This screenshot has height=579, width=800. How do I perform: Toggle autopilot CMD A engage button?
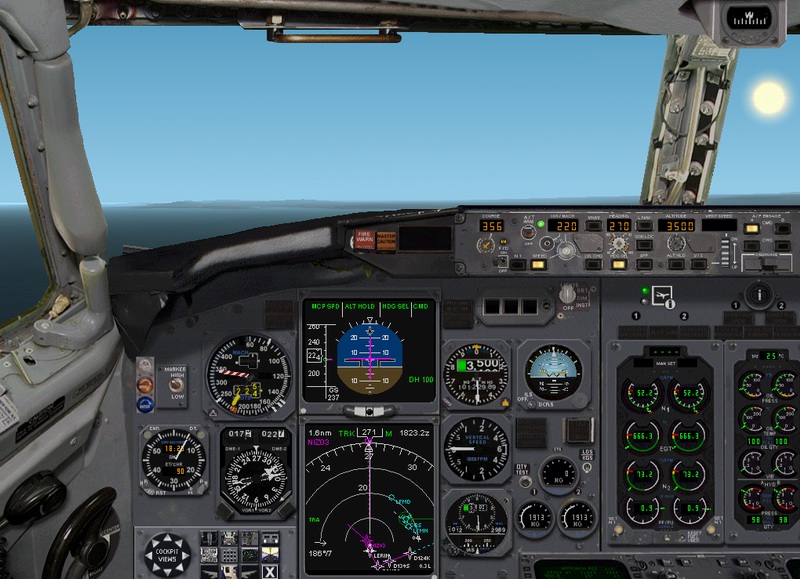(x=750, y=229)
